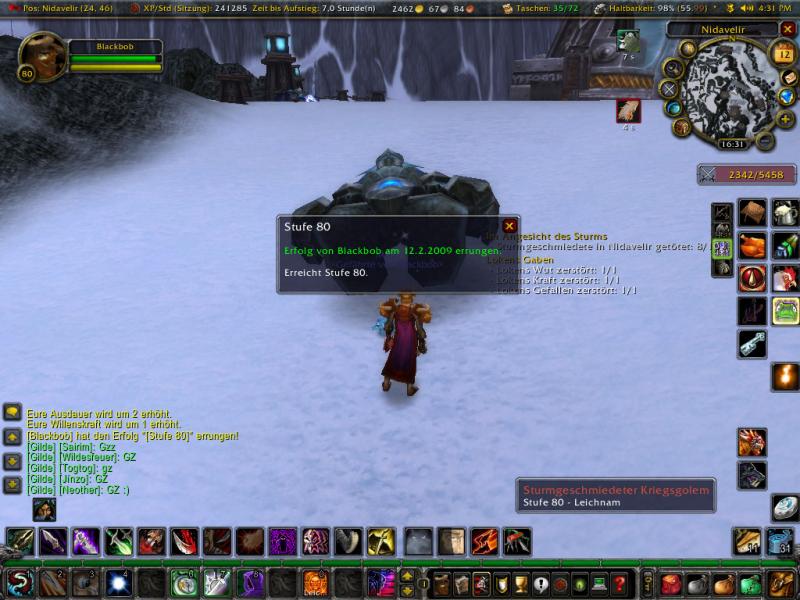Zoom out the minimap with minus button

pyautogui.click(x=765, y=143)
